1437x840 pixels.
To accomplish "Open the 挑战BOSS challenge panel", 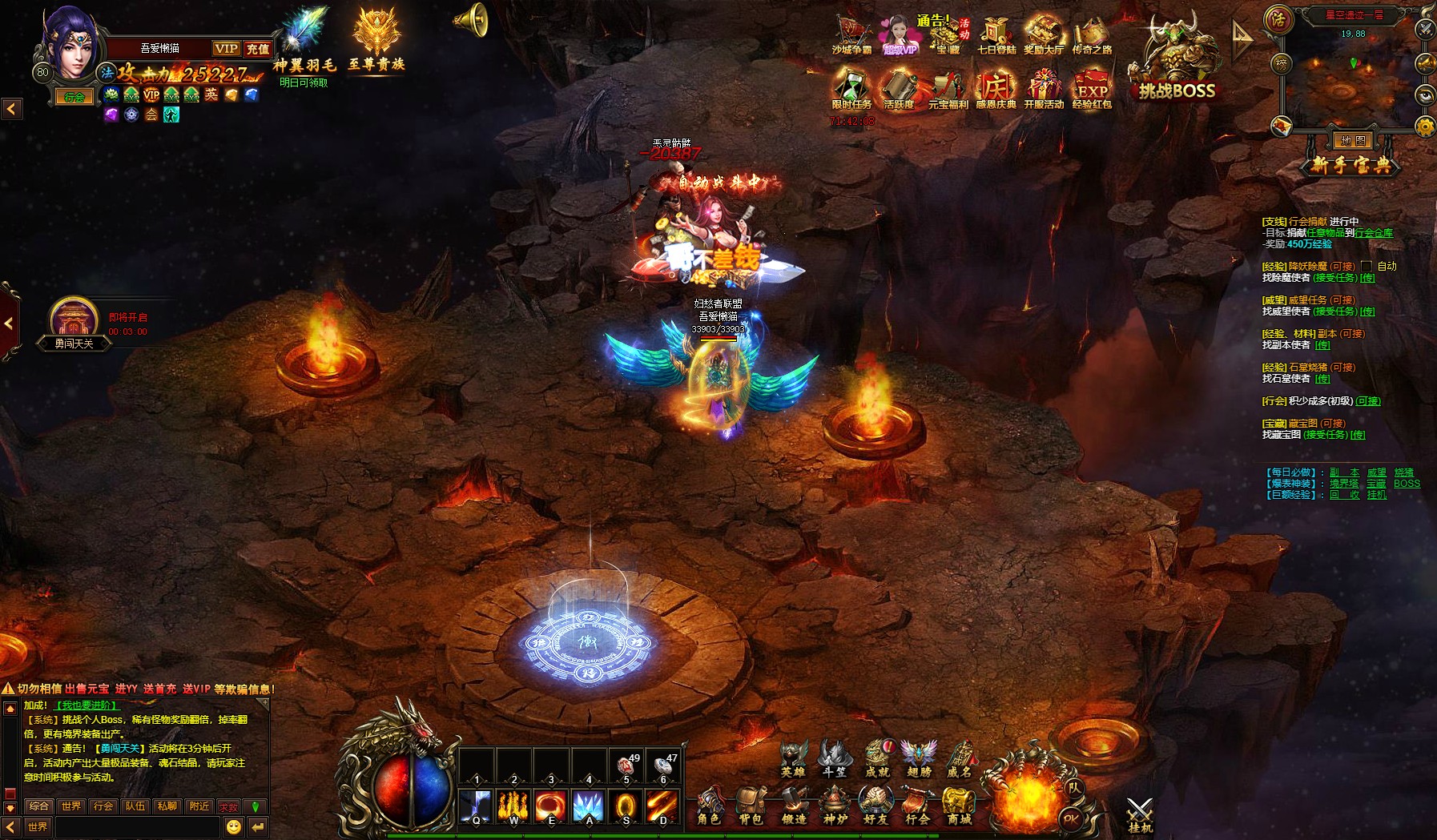I will click(x=1176, y=64).
